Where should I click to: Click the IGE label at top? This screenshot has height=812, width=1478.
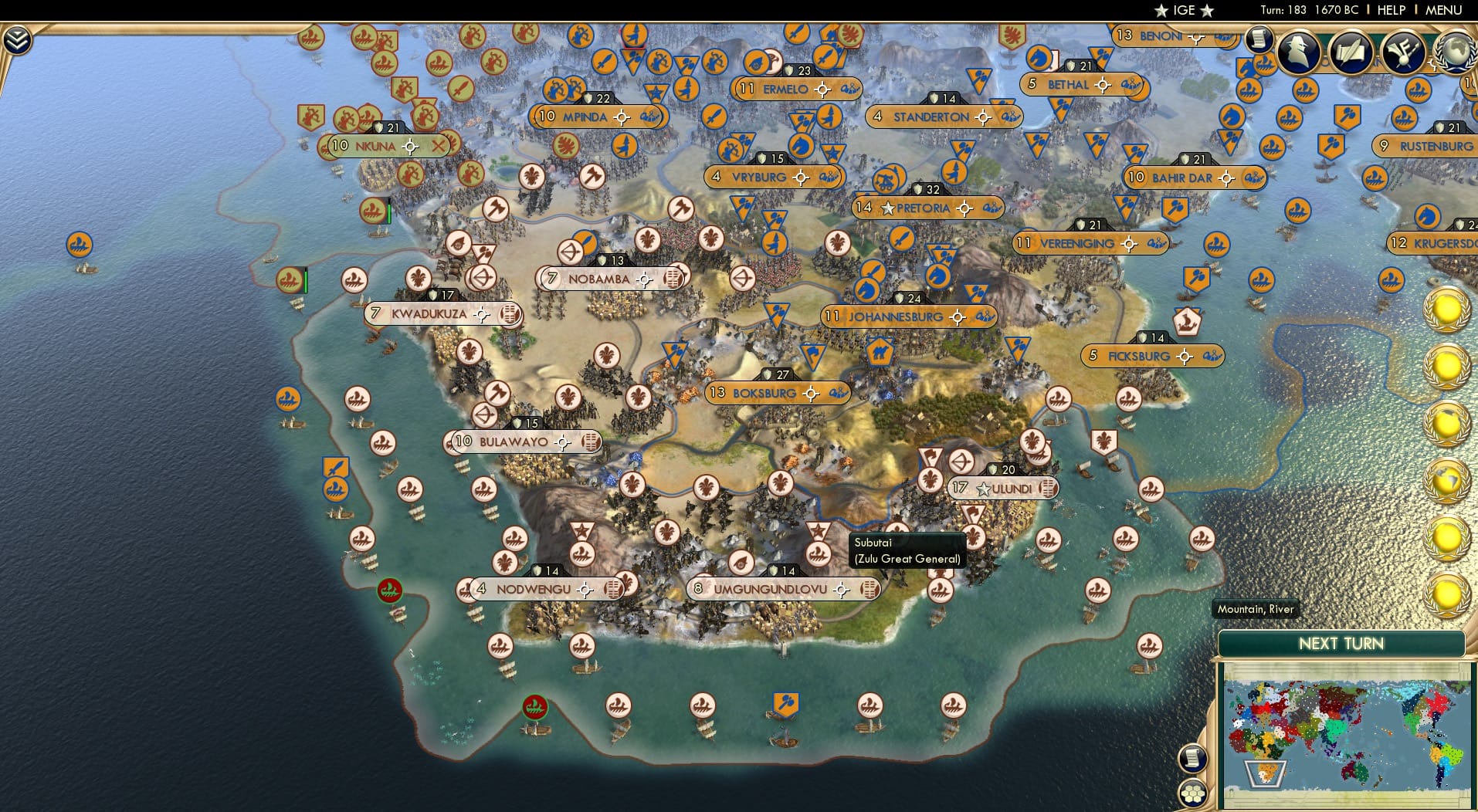[x=1181, y=10]
